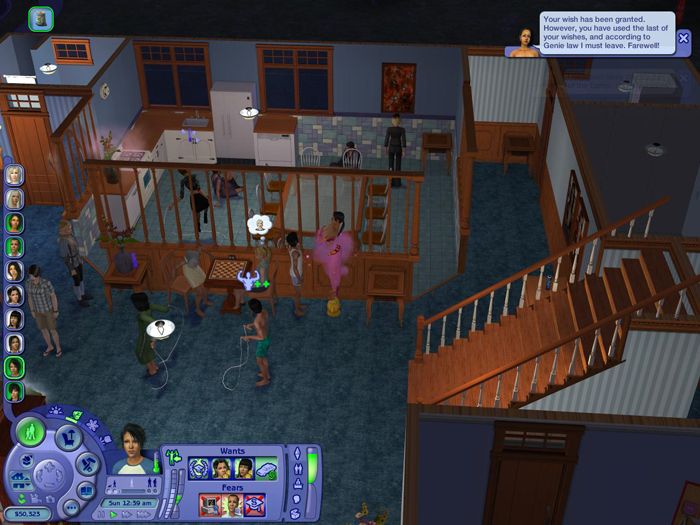700x525 pixels.
Task: Close the genie farewell message
Action: [683, 38]
